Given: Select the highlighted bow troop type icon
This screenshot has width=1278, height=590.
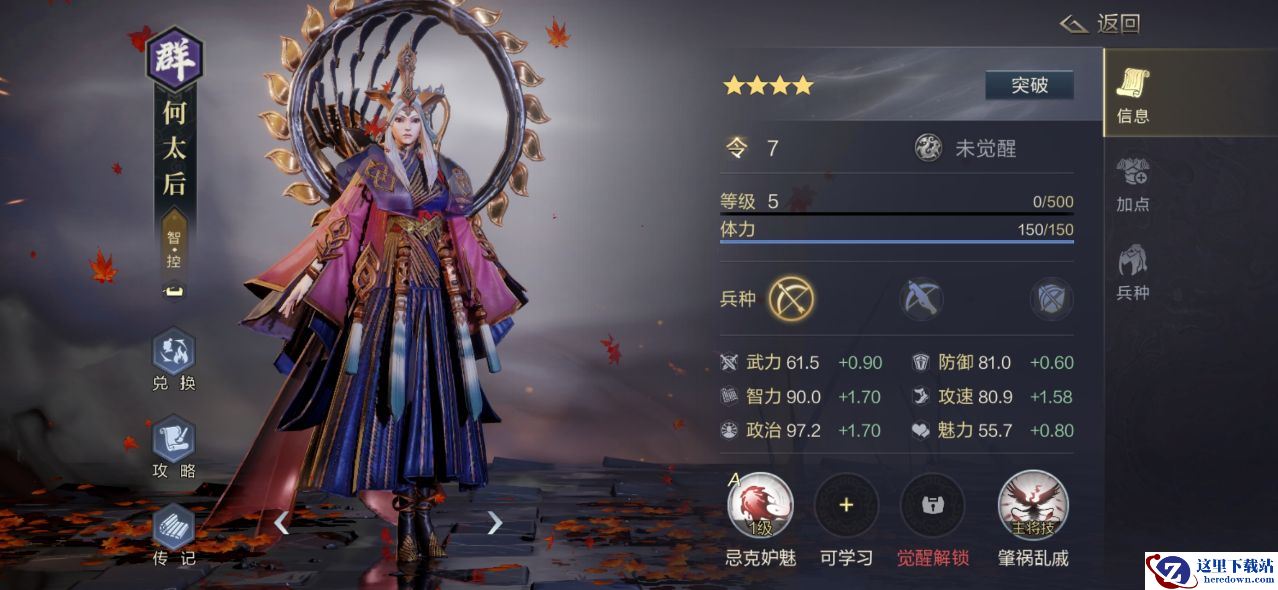Looking at the screenshot, I should [791, 299].
